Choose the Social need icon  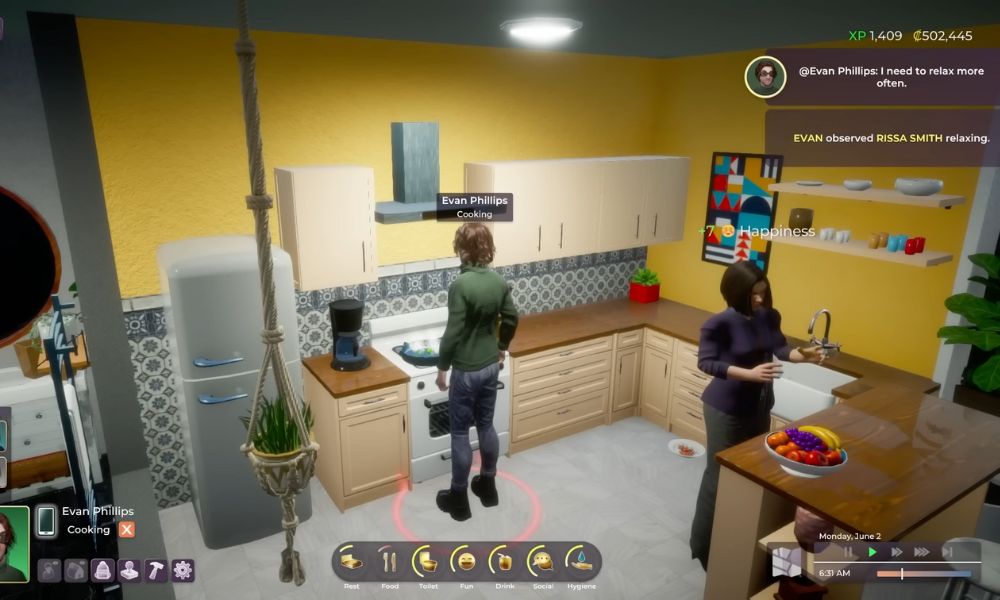point(543,561)
